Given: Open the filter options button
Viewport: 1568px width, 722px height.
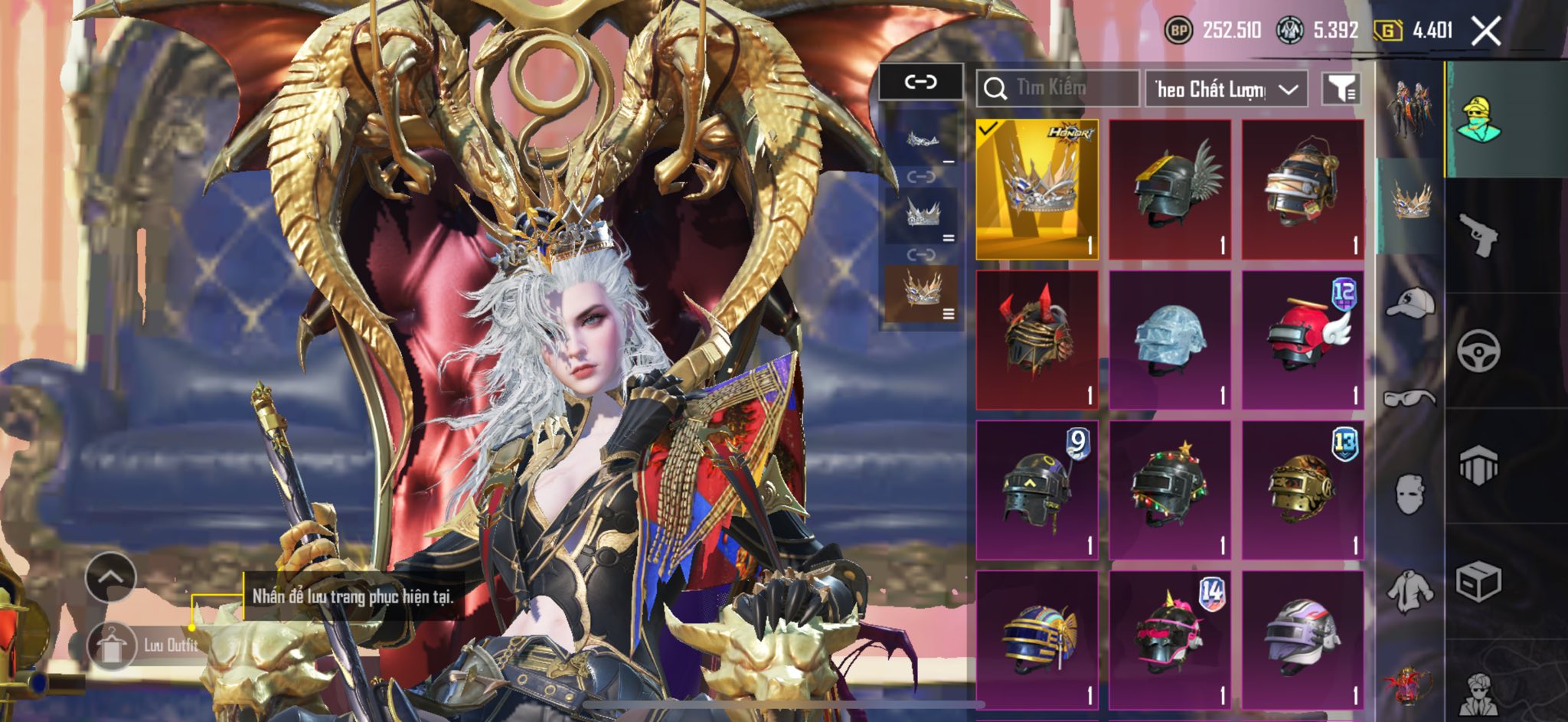Looking at the screenshot, I should coord(1341,90).
